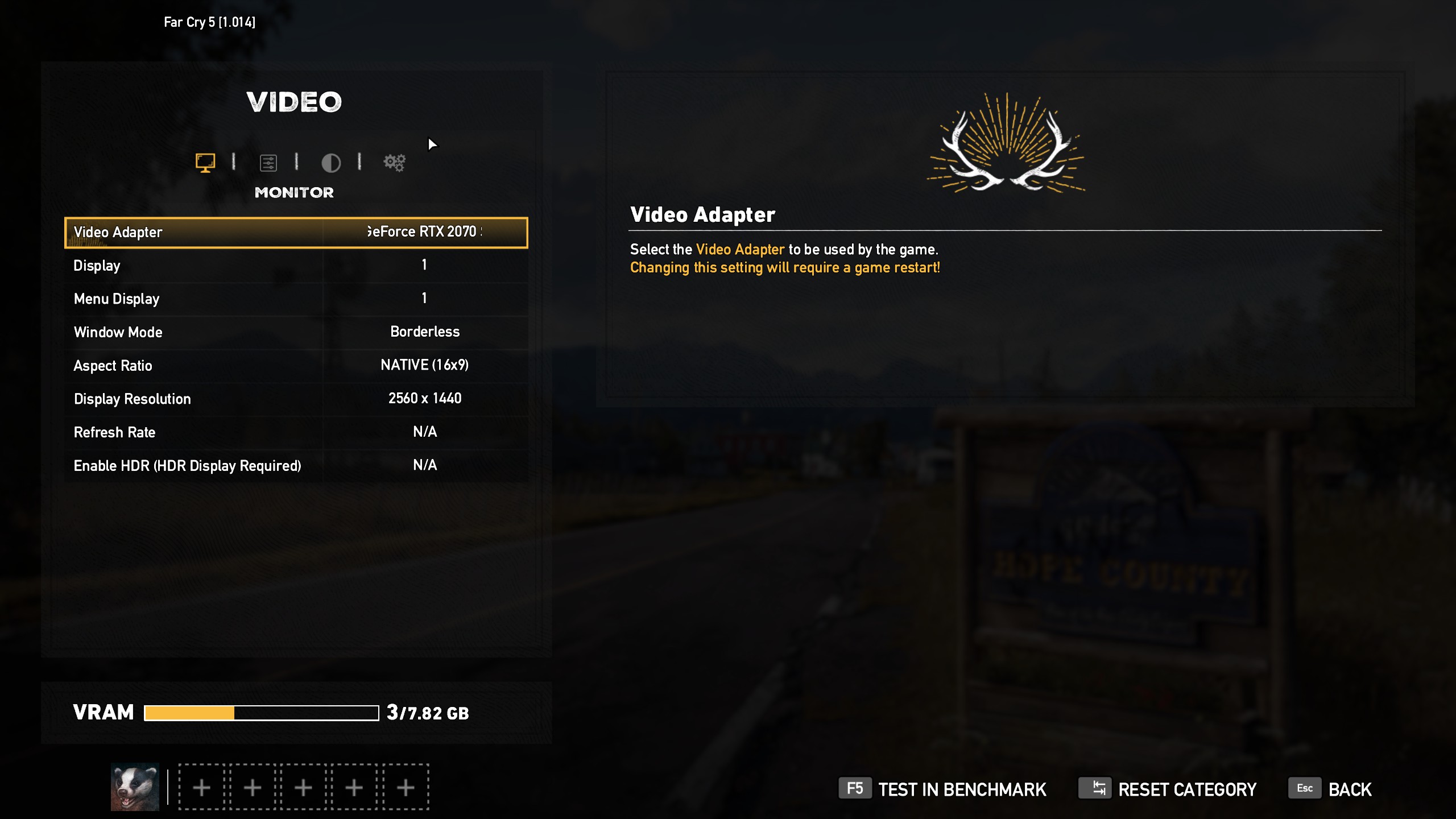The image size is (1456, 819).
Task: Select the Aspect Ratio row
Action: (296, 365)
